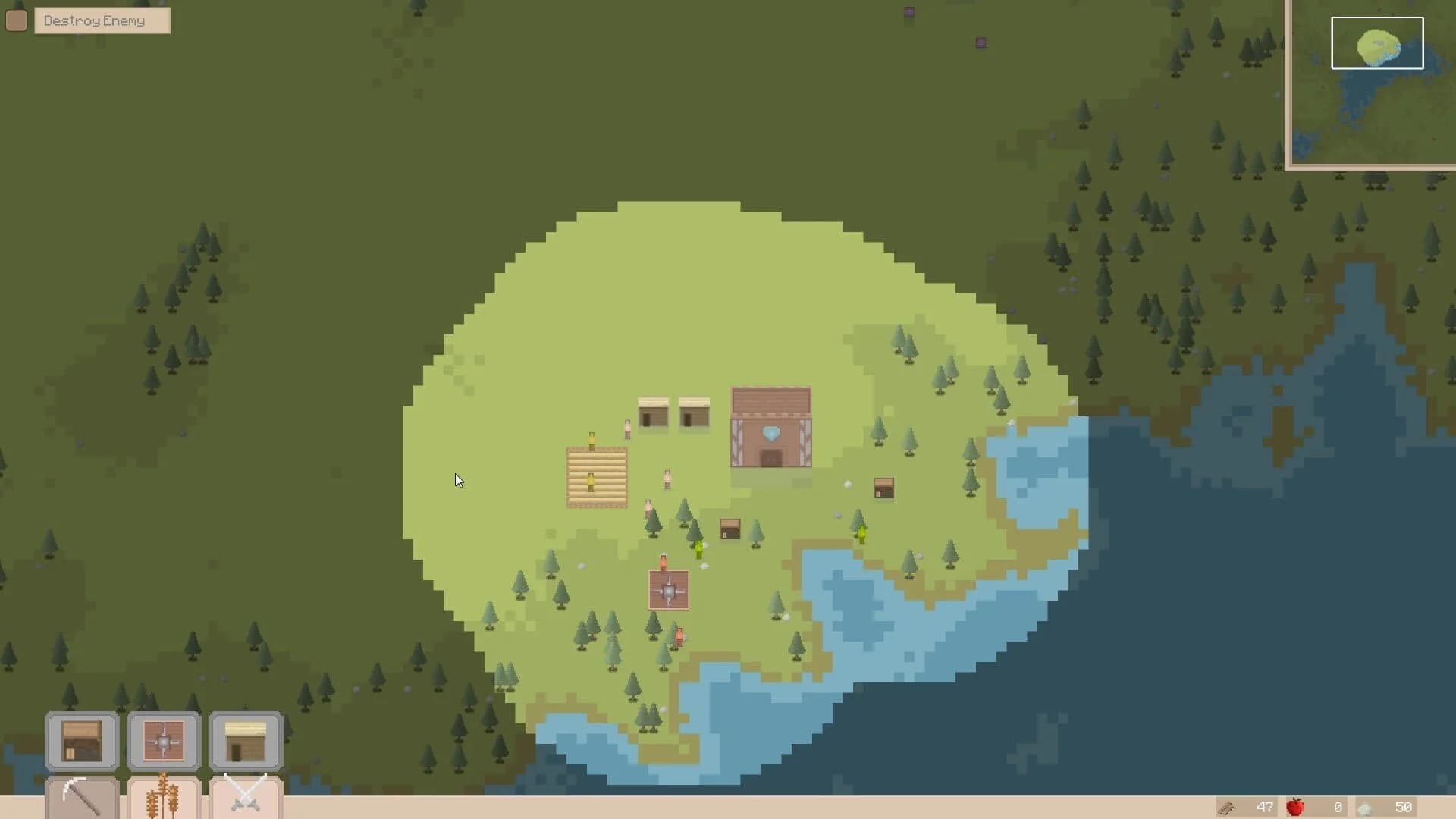This screenshot has width=1456, height=819.
Task: Select the wheat farming icon
Action: tap(163, 796)
